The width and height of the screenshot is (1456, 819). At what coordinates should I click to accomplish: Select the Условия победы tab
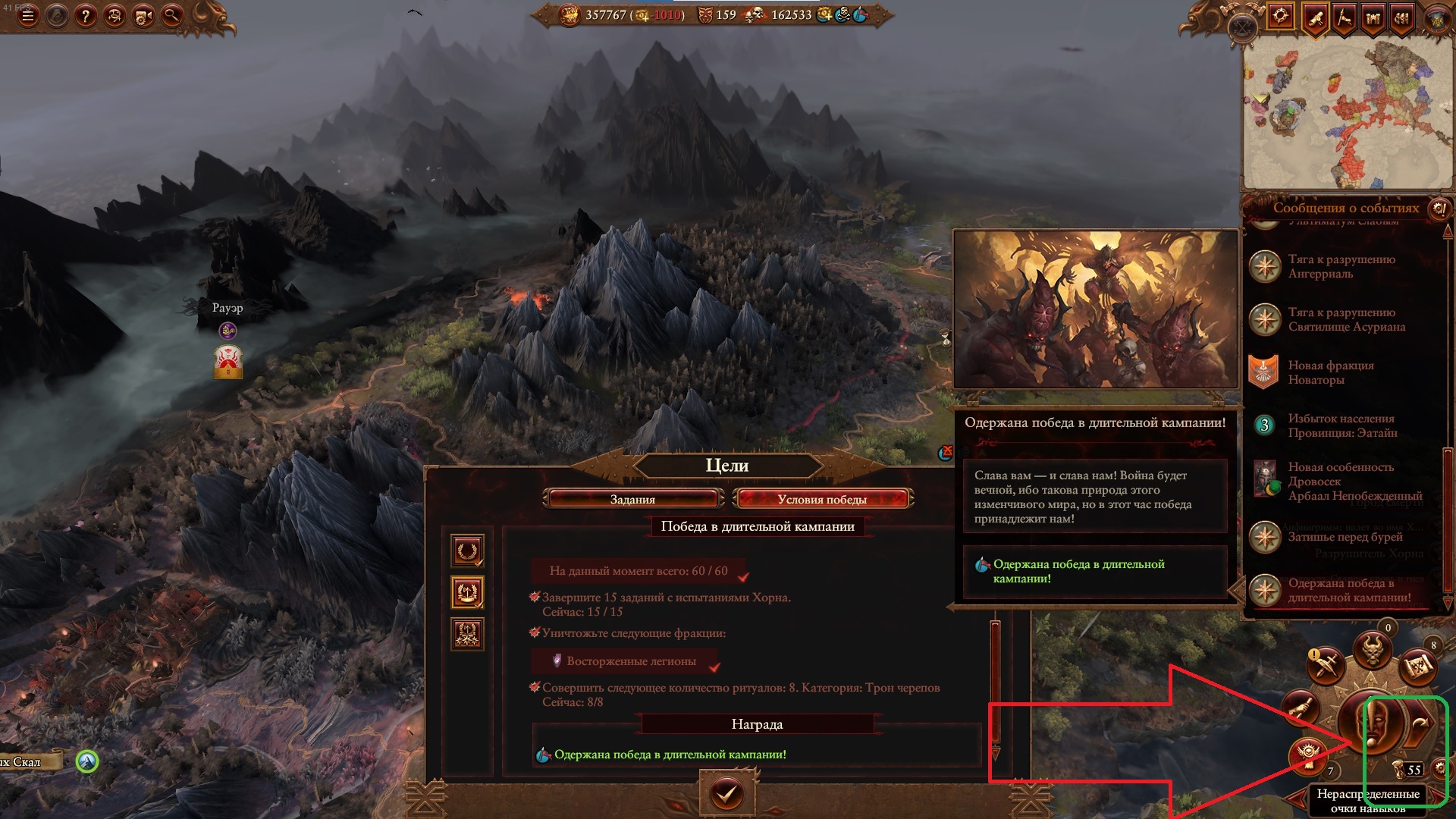coord(822,499)
